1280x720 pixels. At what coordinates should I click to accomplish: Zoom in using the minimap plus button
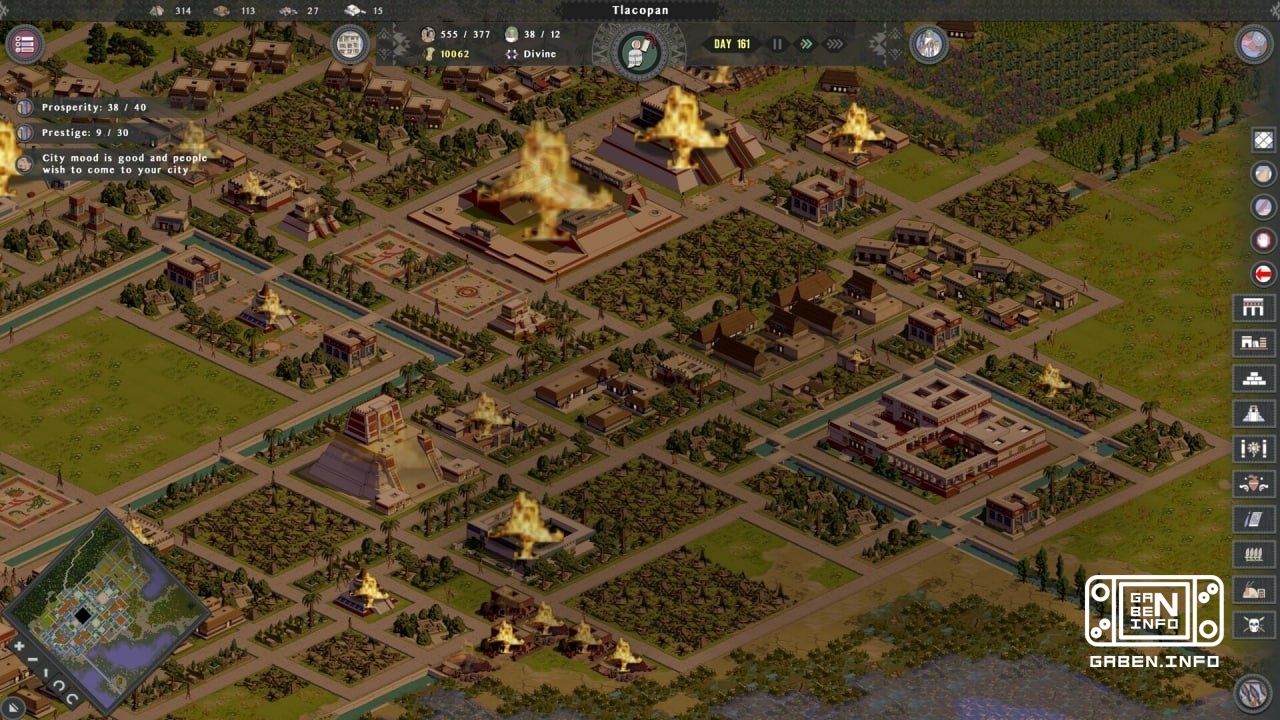point(19,645)
